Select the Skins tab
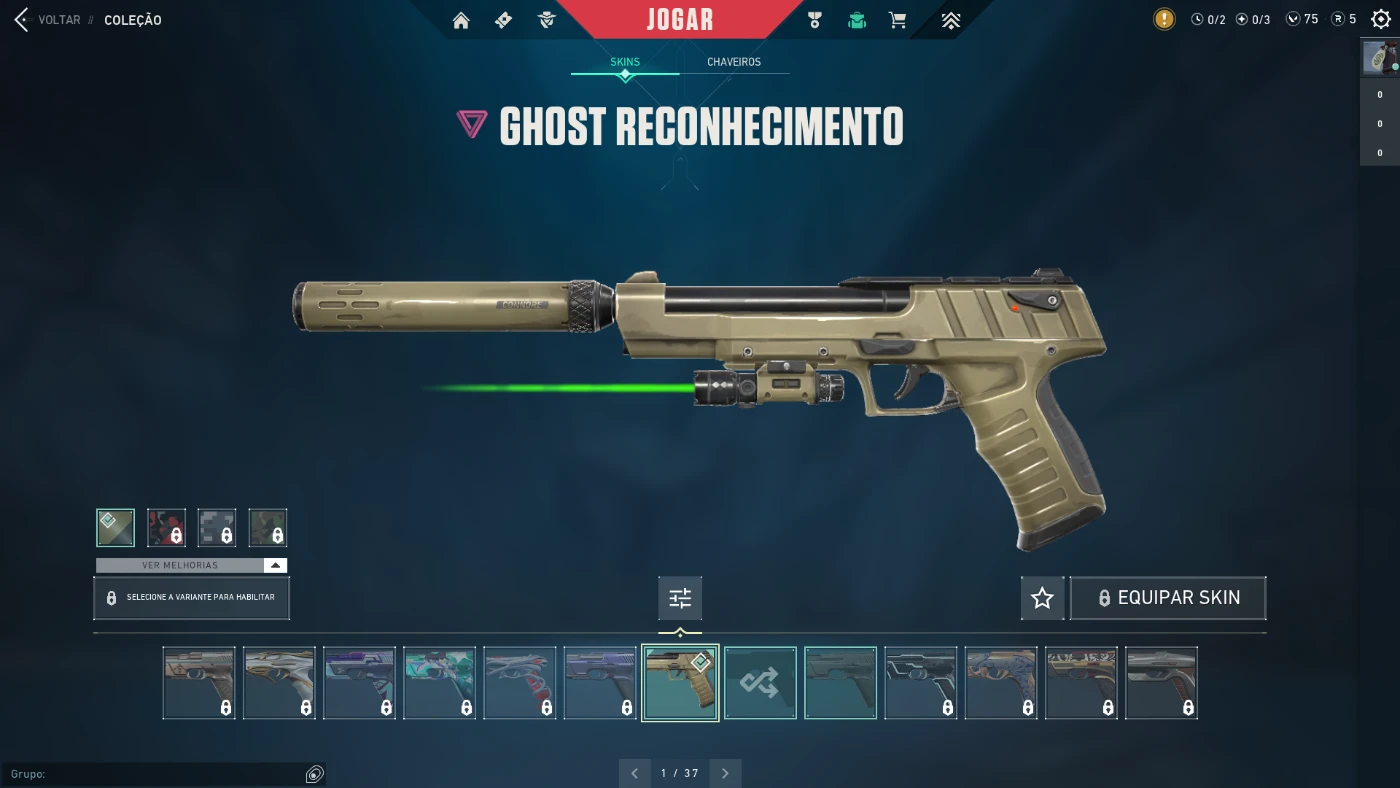1400x788 pixels. (x=625, y=62)
